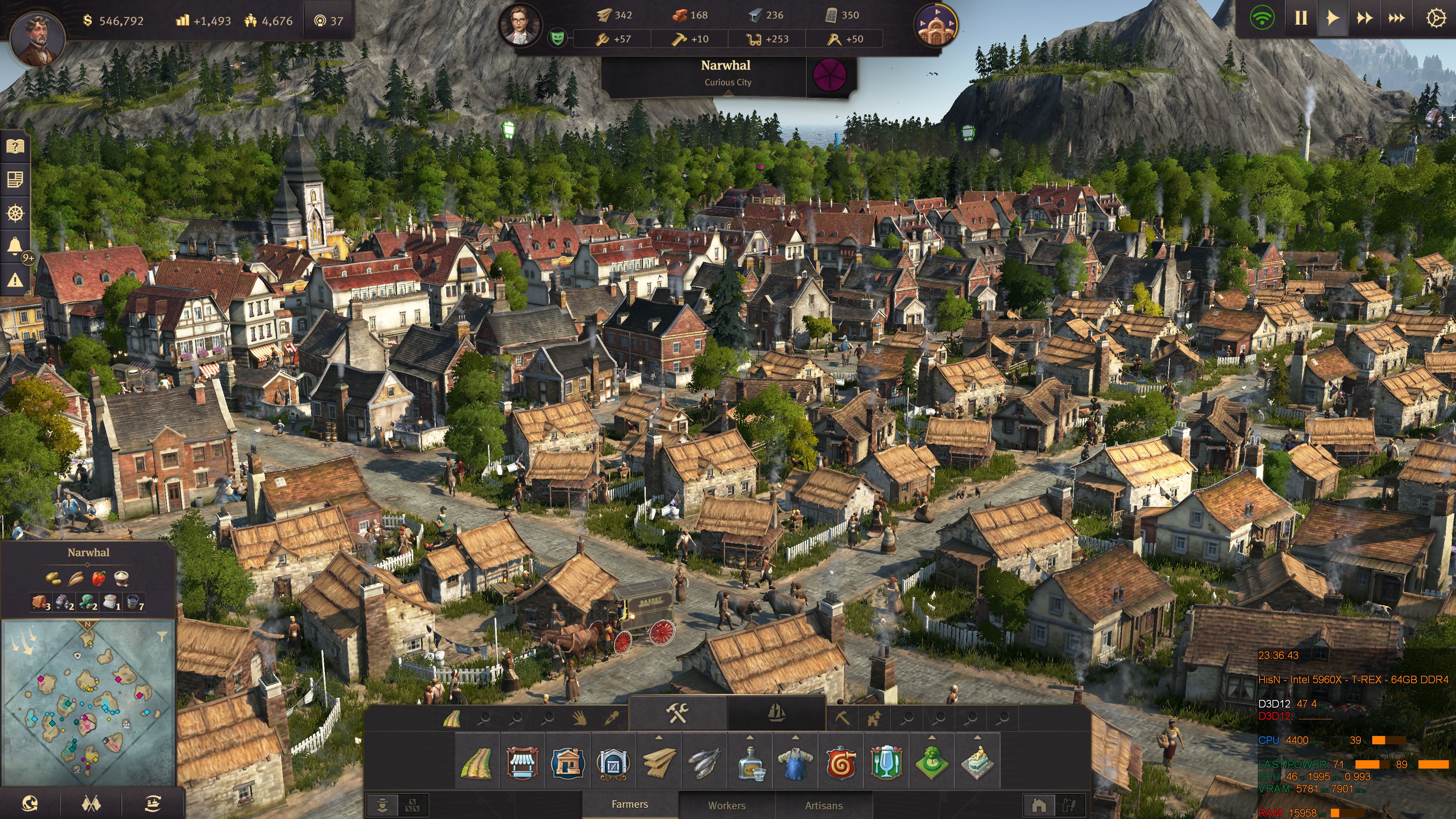Switch to the Workers tab
Viewport: 1456px width, 819px height.
[x=726, y=805]
